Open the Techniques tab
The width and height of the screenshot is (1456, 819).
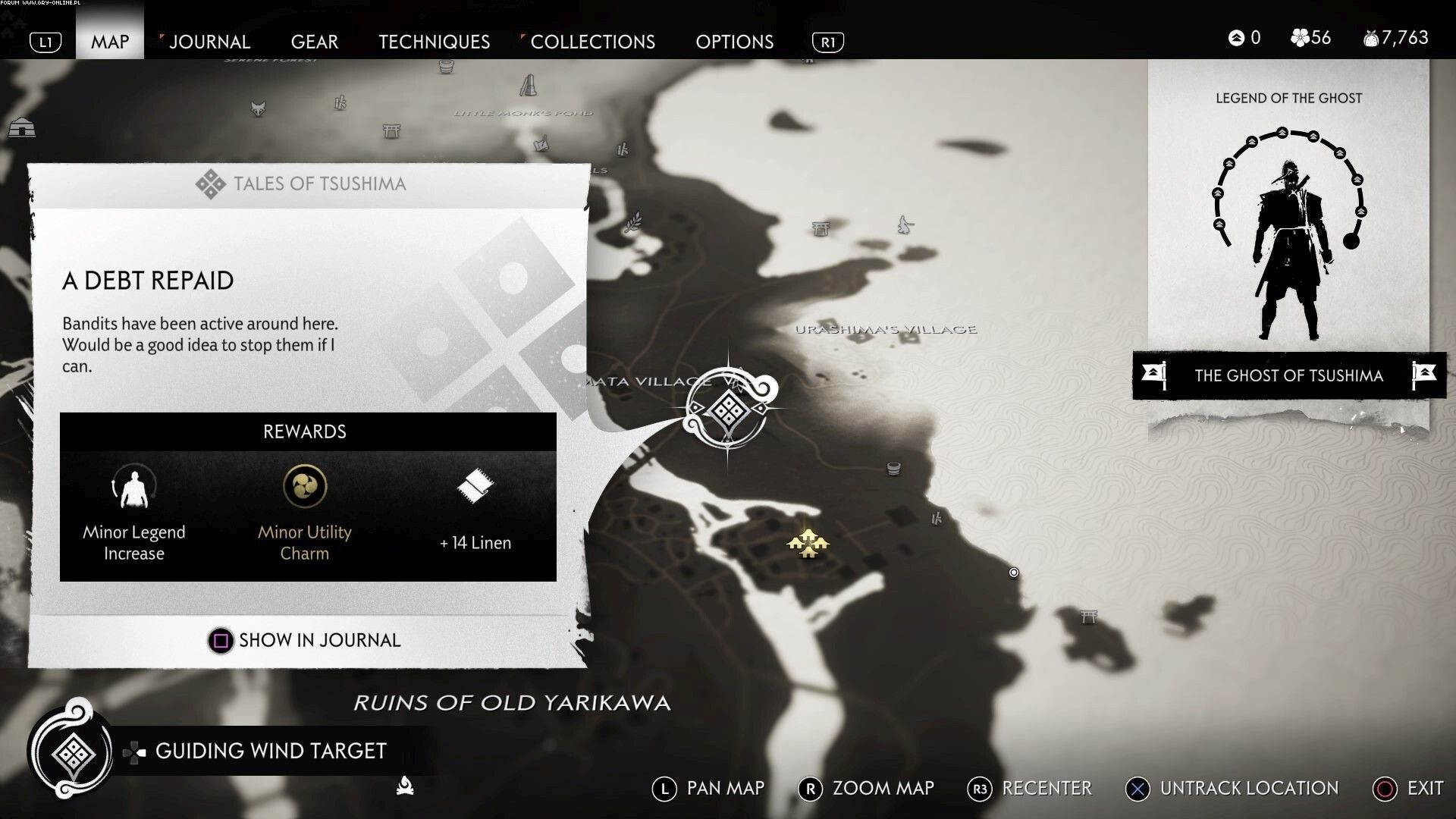point(434,42)
